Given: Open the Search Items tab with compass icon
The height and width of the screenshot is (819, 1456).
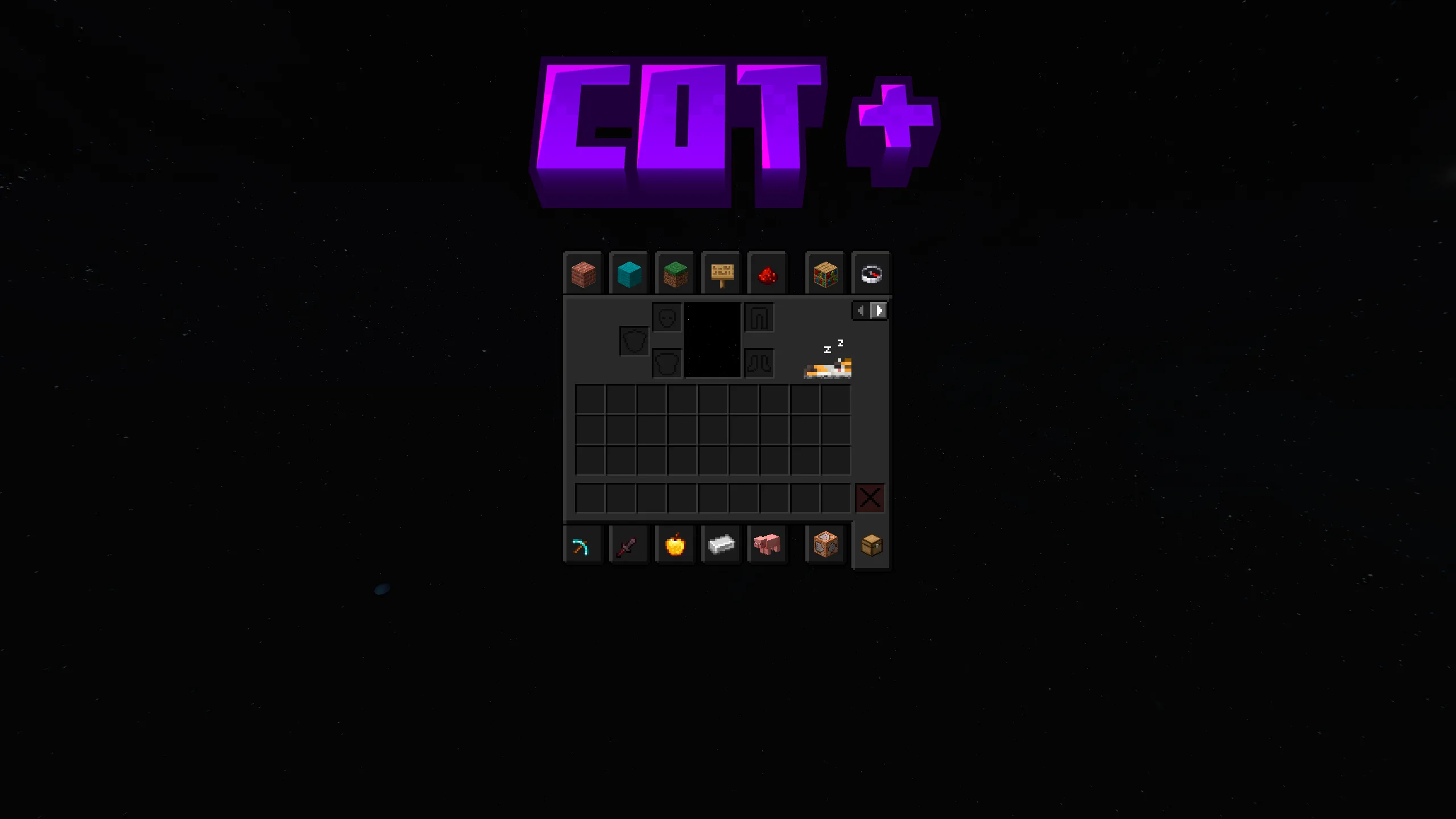Looking at the screenshot, I should 871,274.
